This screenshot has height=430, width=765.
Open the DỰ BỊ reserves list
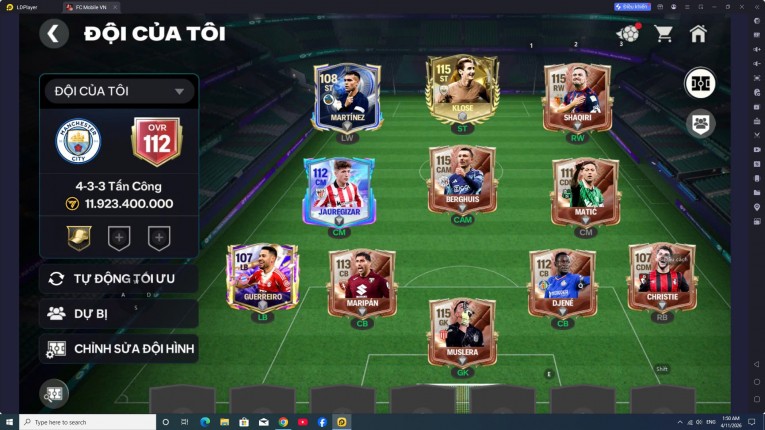pyautogui.click(x=119, y=313)
